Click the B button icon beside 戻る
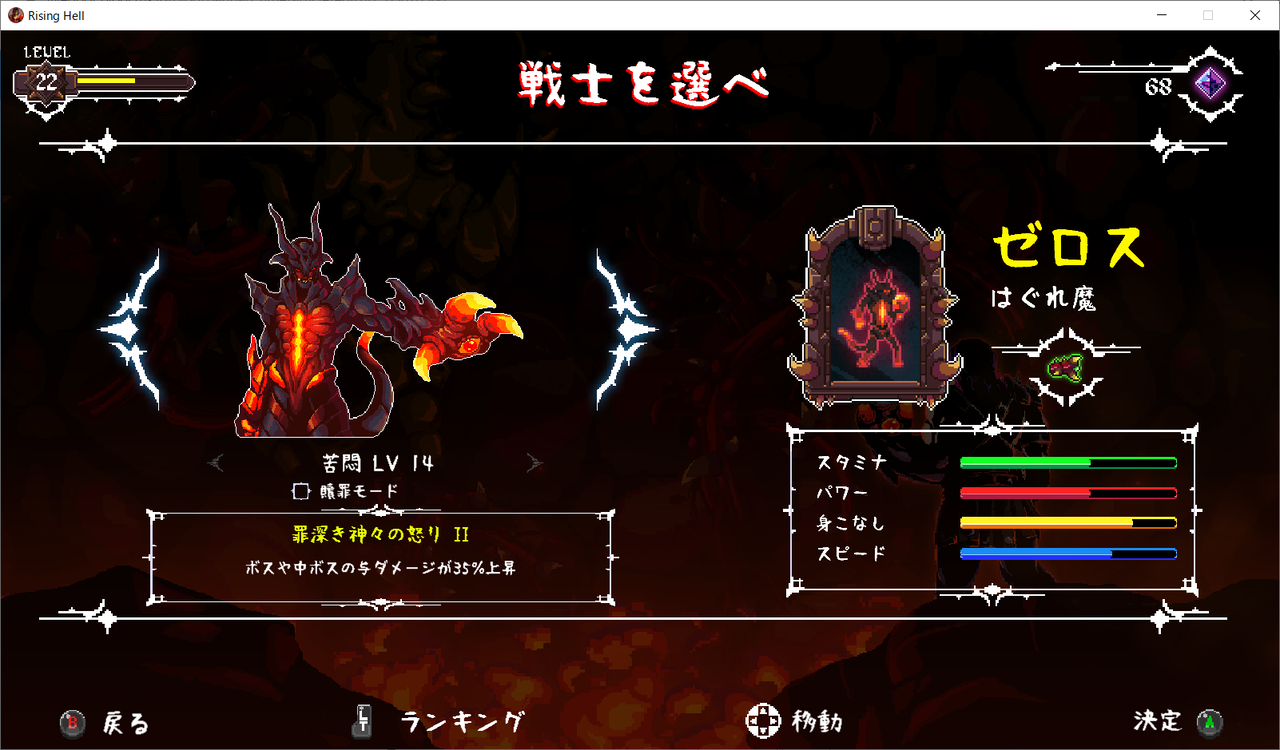This screenshot has width=1280, height=750. pyautogui.click(x=70, y=722)
